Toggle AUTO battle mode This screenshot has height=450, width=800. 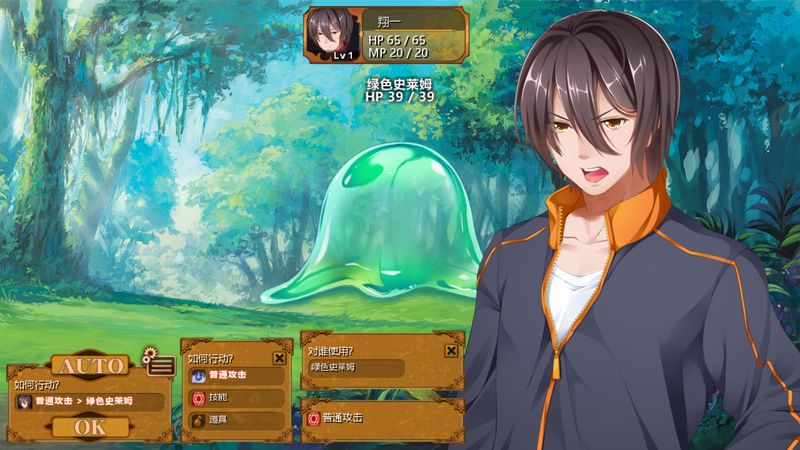[89, 365]
